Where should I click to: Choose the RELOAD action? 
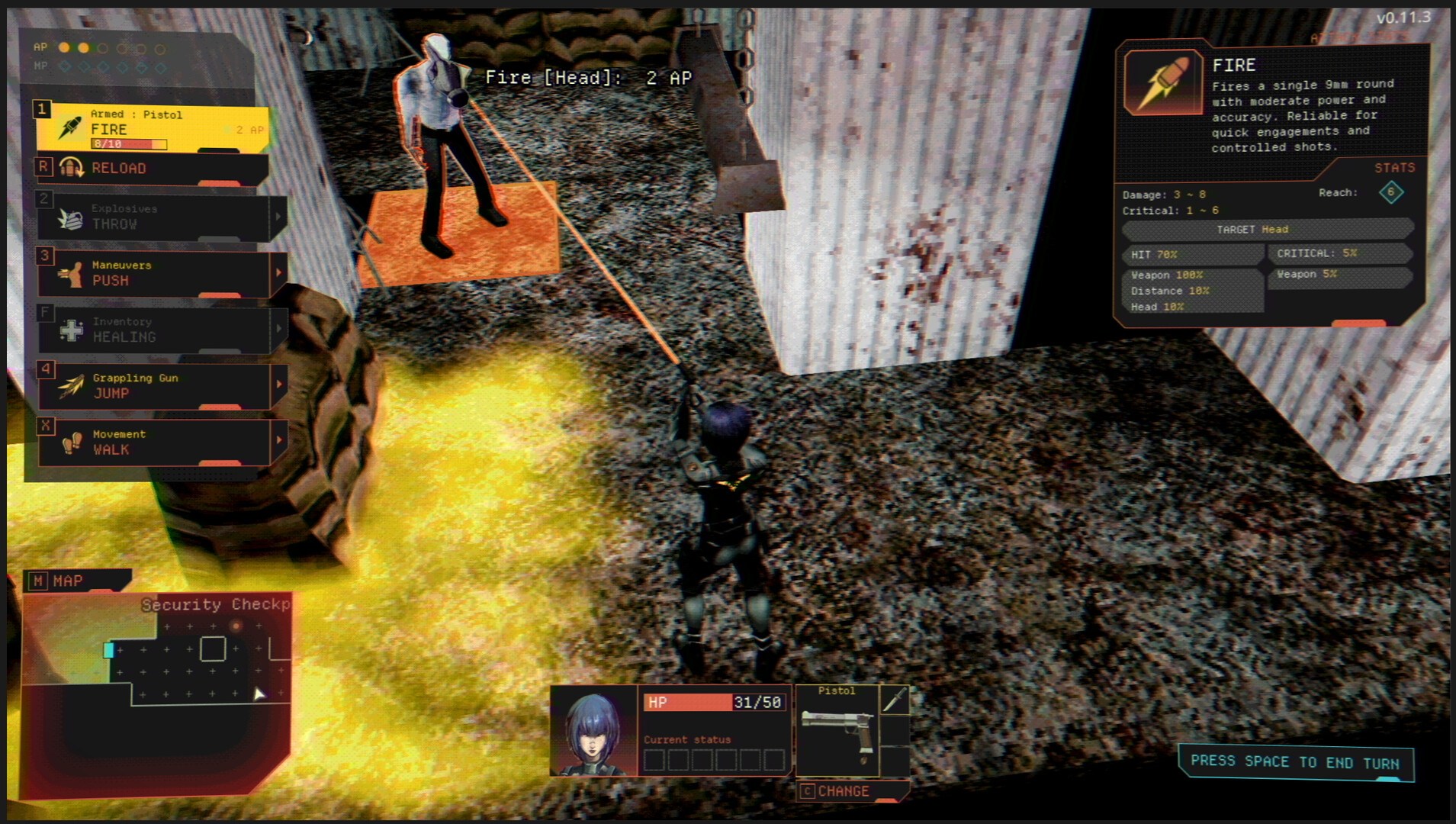click(x=151, y=169)
